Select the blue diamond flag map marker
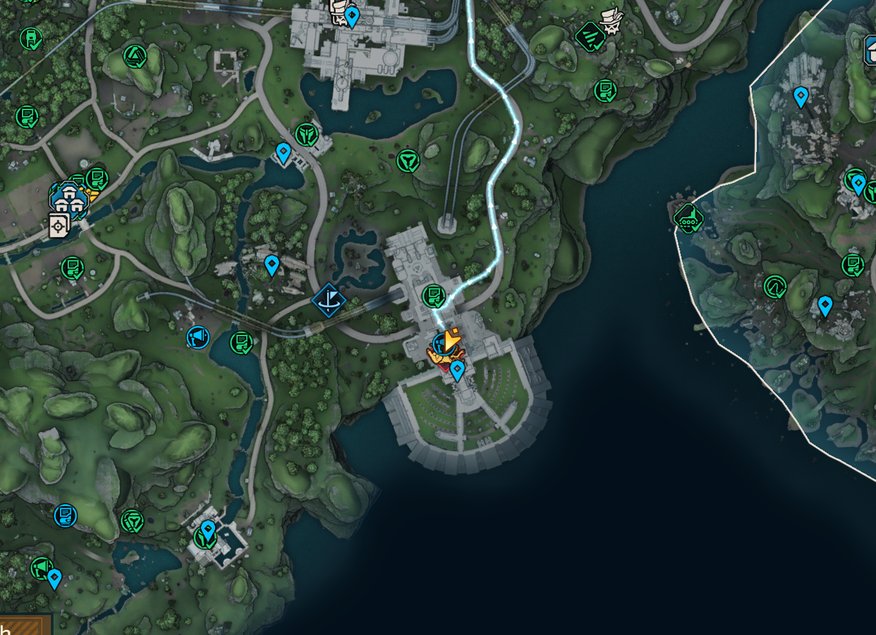Image resolution: width=876 pixels, height=635 pixels. (x=328, y=298)
